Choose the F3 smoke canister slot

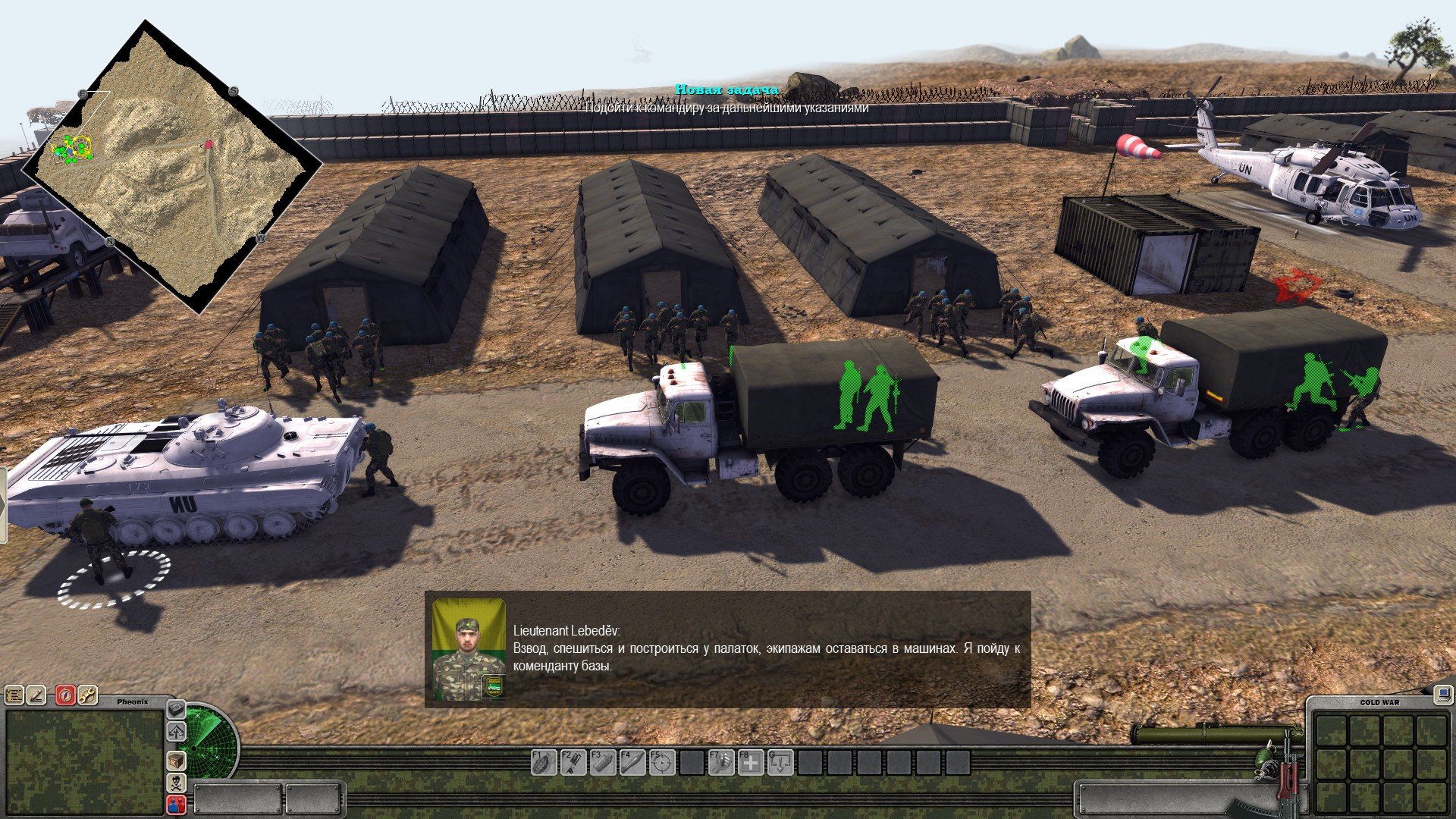tap(602, 762)
